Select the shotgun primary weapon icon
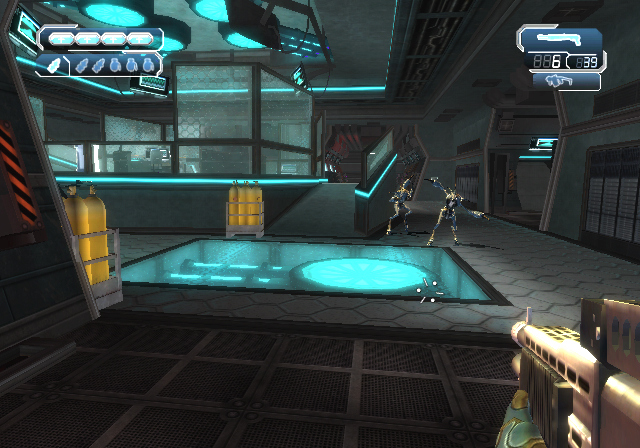 pos(559,39)
